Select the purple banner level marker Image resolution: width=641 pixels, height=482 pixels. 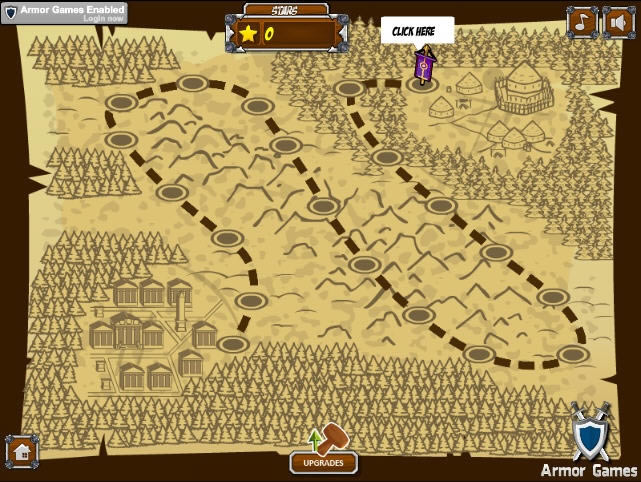pyautogui.click(x=424, y=66)
